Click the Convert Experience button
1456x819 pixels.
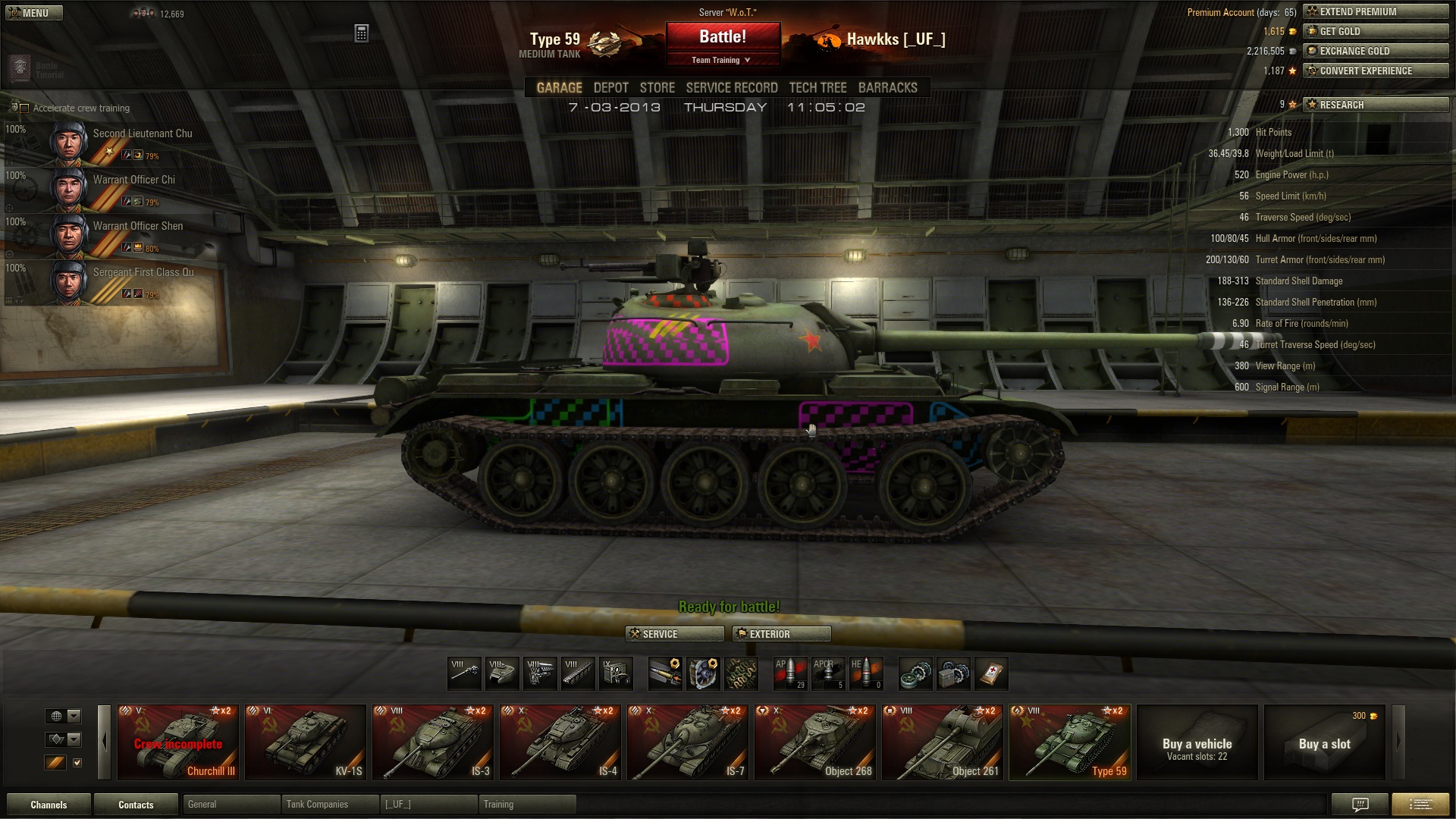pos(1376,71)
